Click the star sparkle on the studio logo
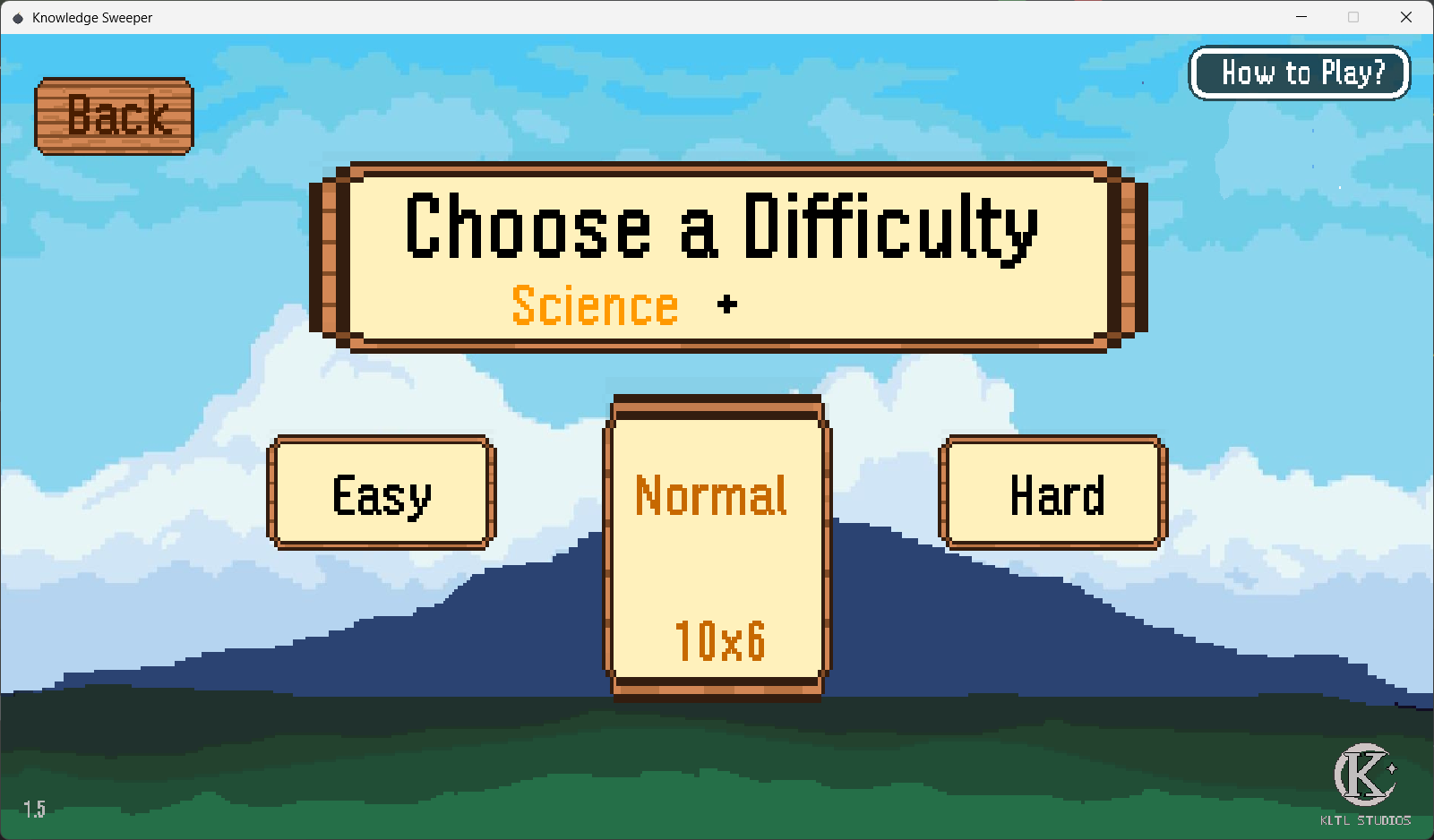The image size is (1434, 840). [1393, 766]
